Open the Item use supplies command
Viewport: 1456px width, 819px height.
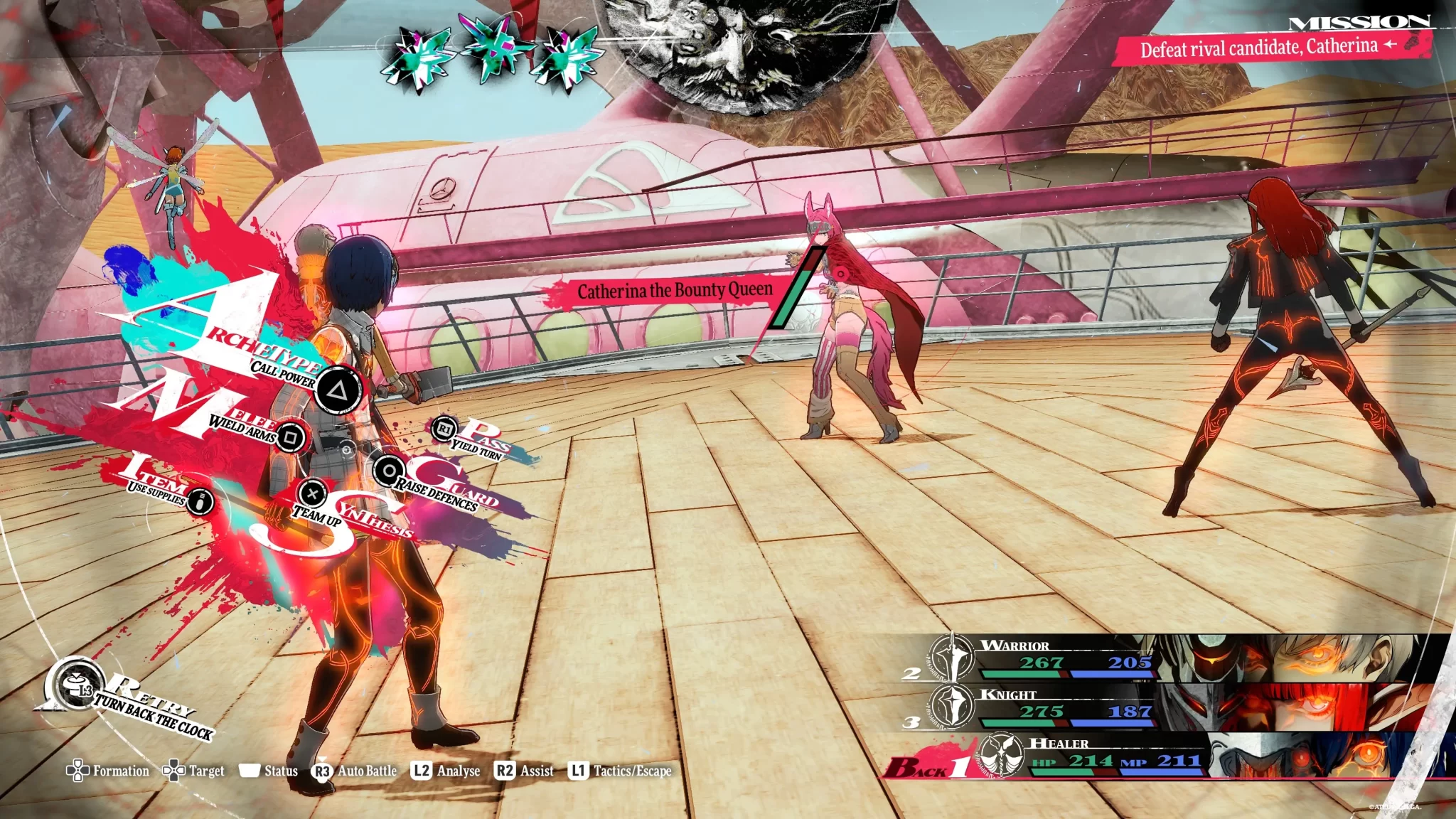coord(201,501)
